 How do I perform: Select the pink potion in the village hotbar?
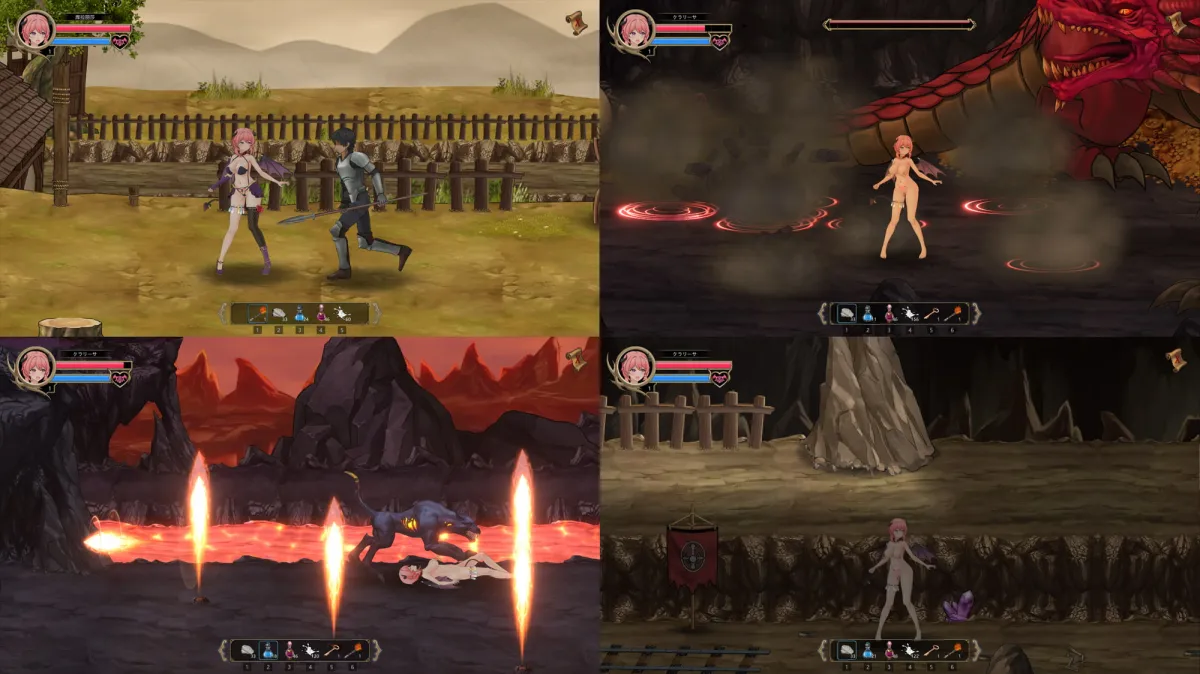321,313
